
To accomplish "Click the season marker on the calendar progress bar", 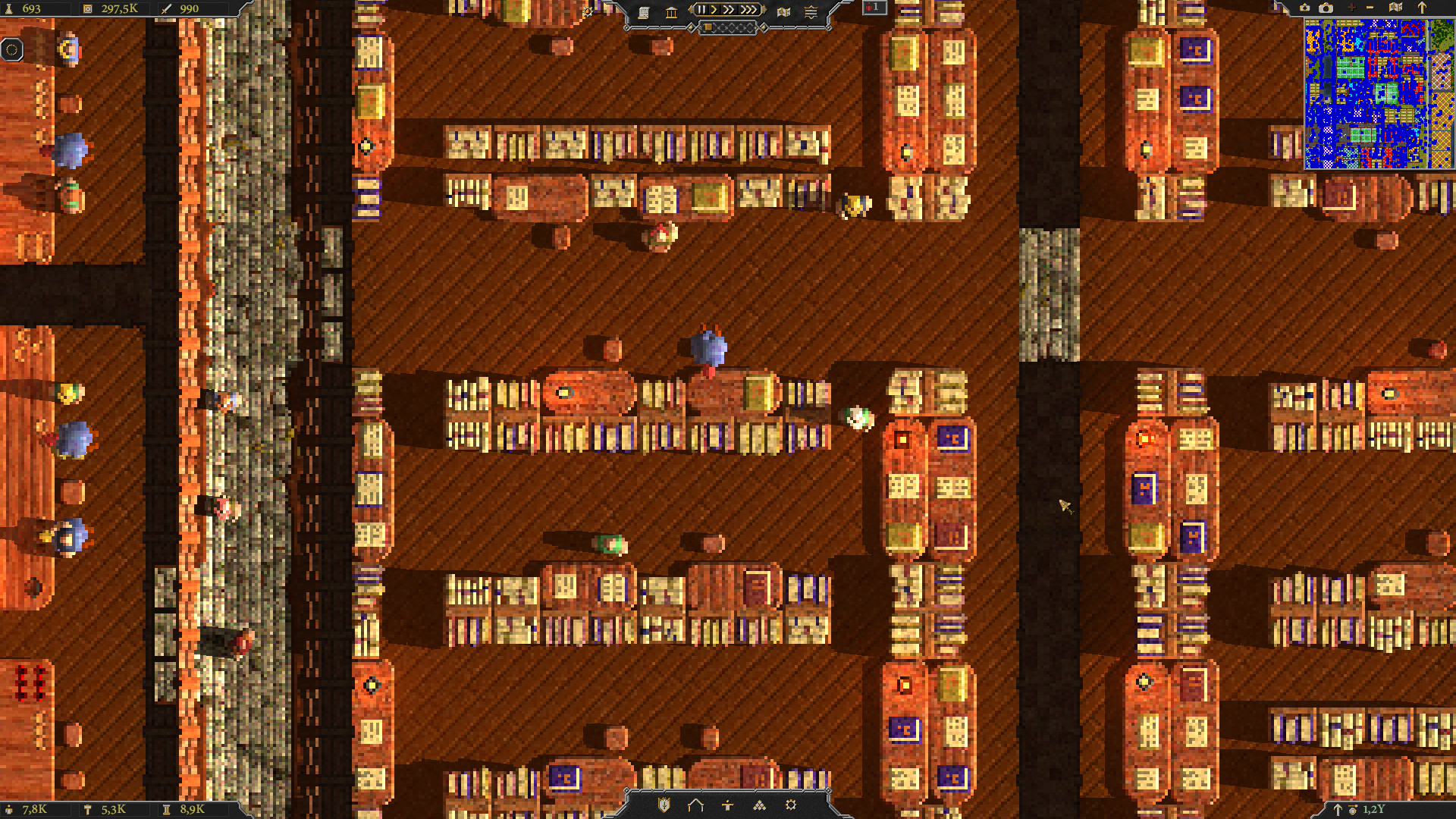I will [708, 28].
